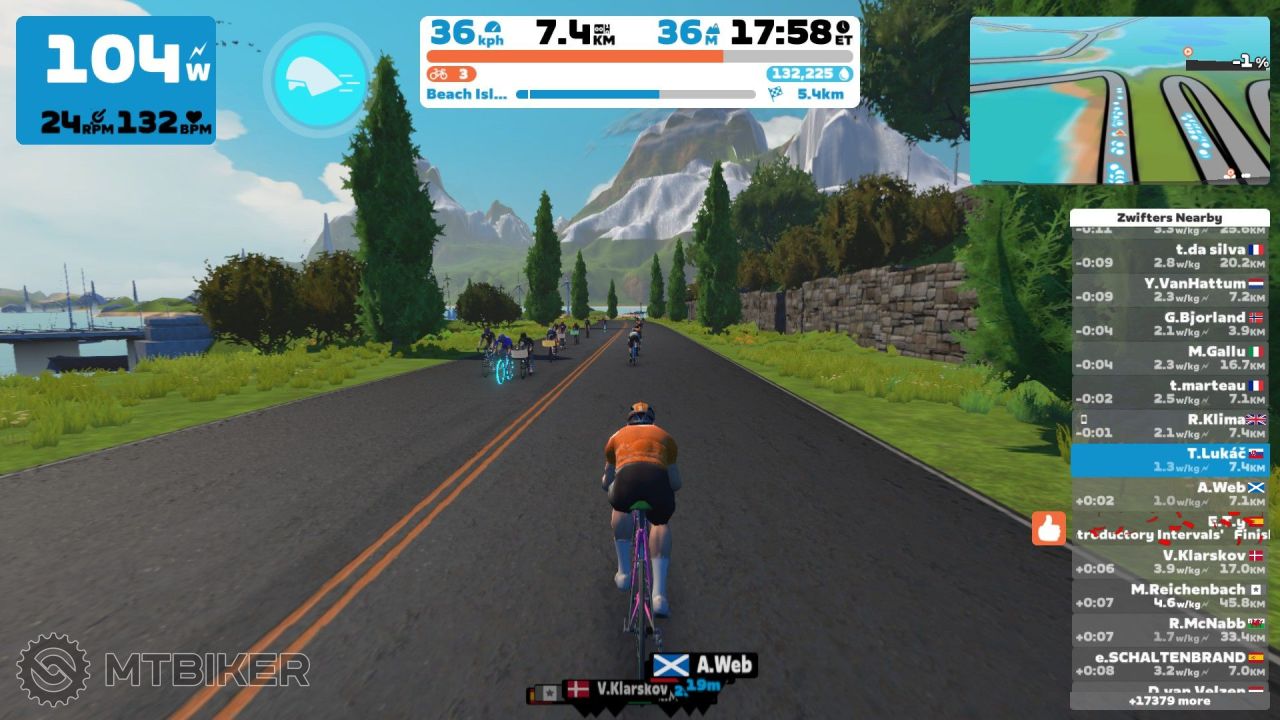The width and height of the screenshot is (1280, 720).
Task: Select R.Klima in the nearby list
Action: 1170,426
